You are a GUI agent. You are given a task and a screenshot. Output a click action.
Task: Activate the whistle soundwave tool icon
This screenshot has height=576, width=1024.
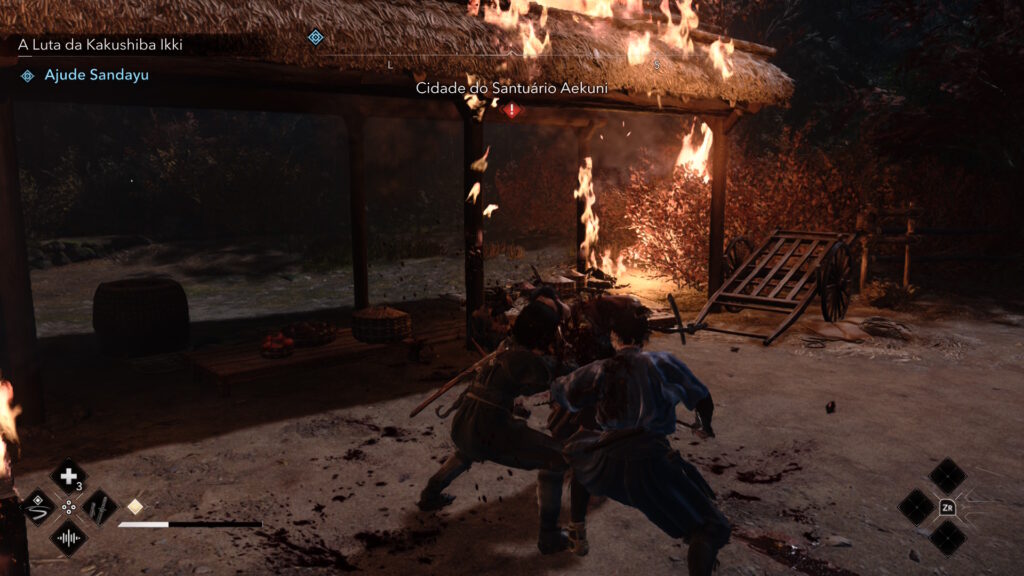68,538
